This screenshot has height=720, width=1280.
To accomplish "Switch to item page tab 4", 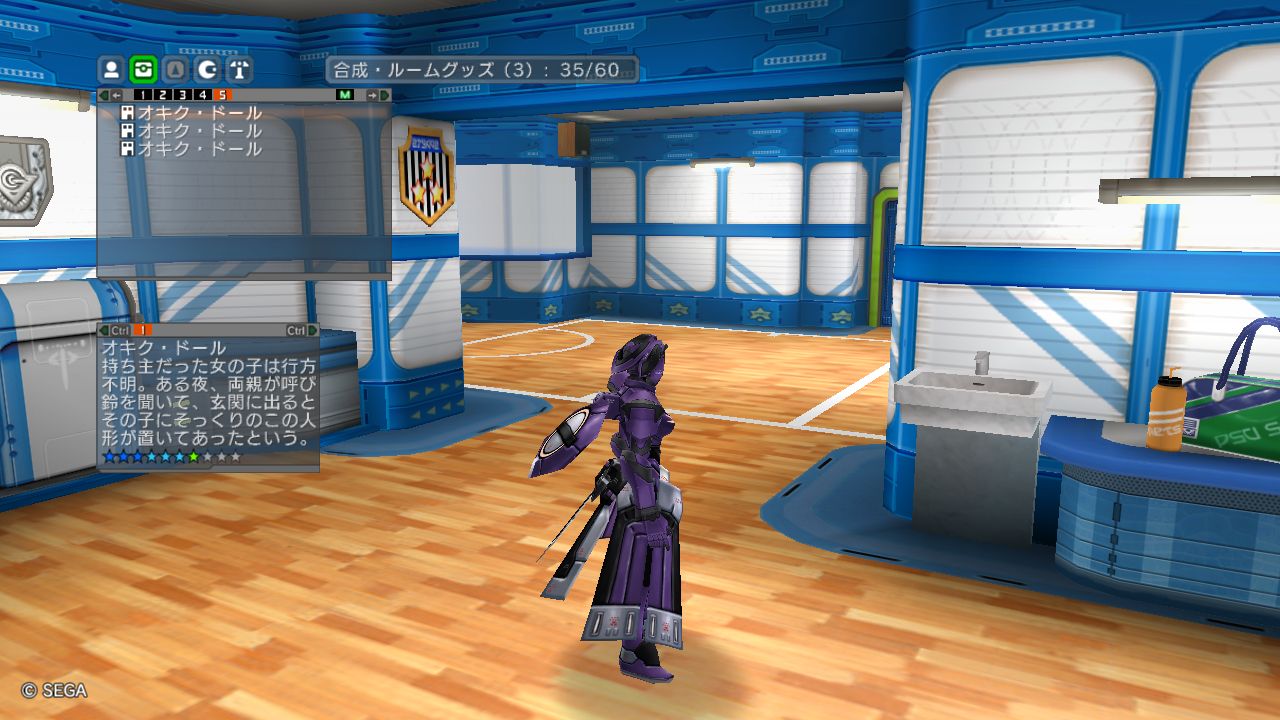I will coord(202,95).
